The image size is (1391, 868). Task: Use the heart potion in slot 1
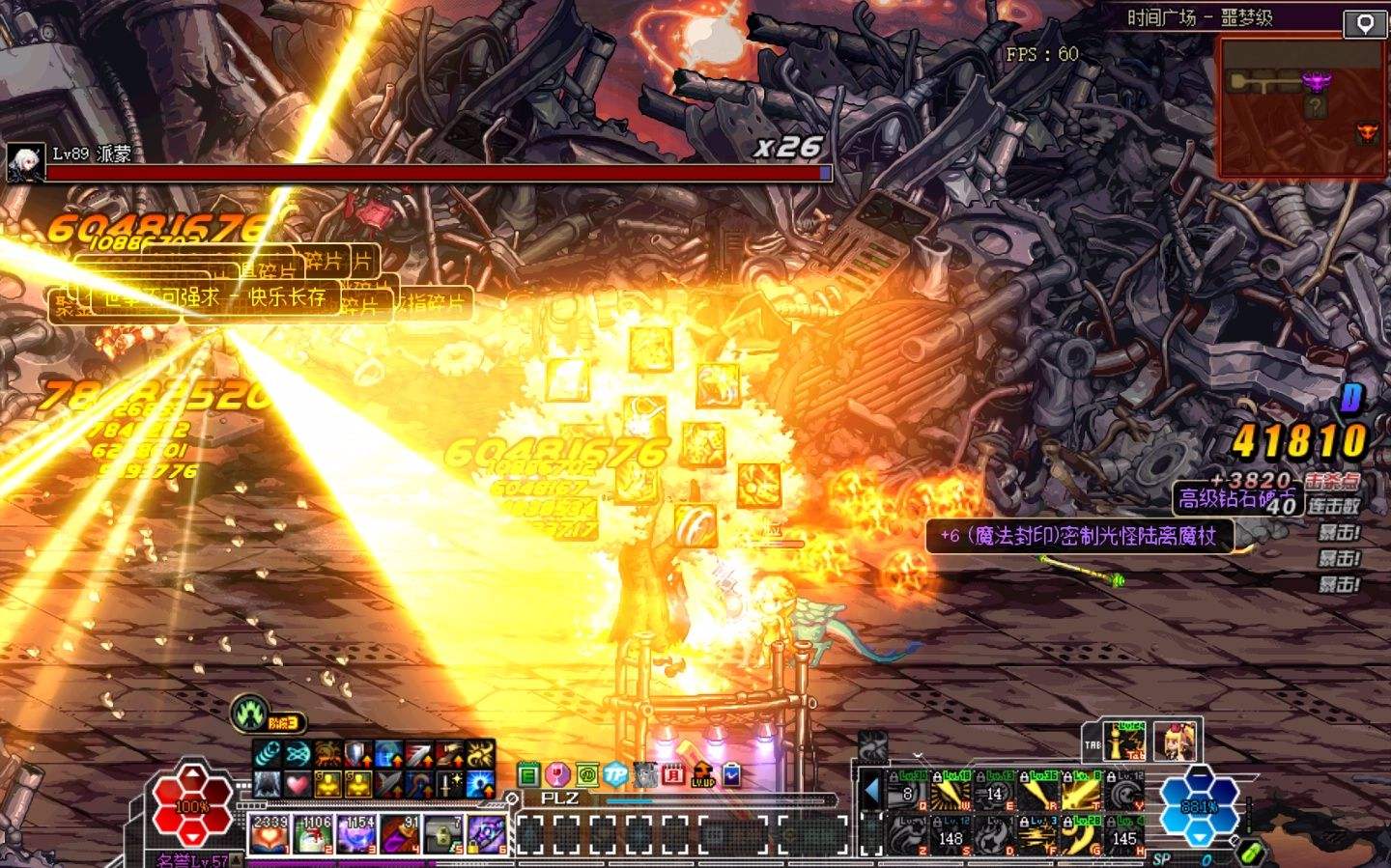click(x=270, y=832)
